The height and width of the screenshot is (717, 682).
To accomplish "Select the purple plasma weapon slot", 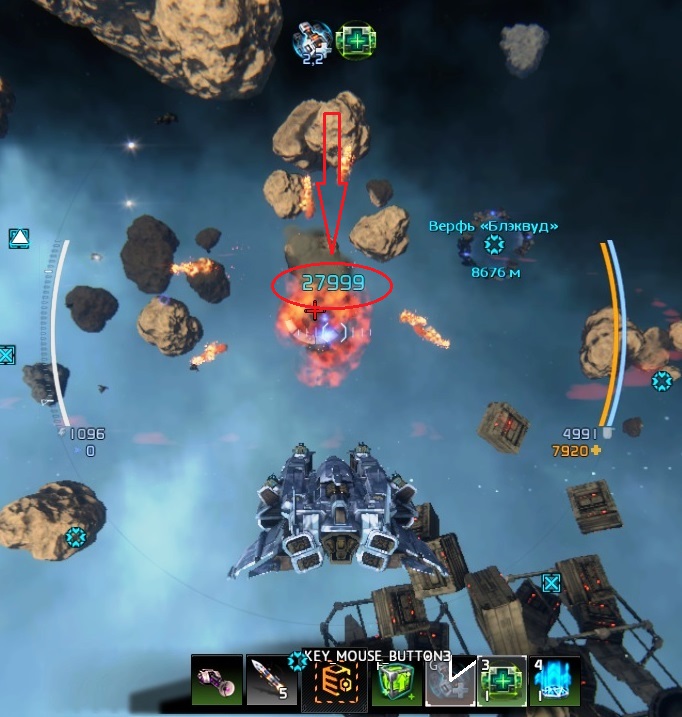I will point(217,681).
